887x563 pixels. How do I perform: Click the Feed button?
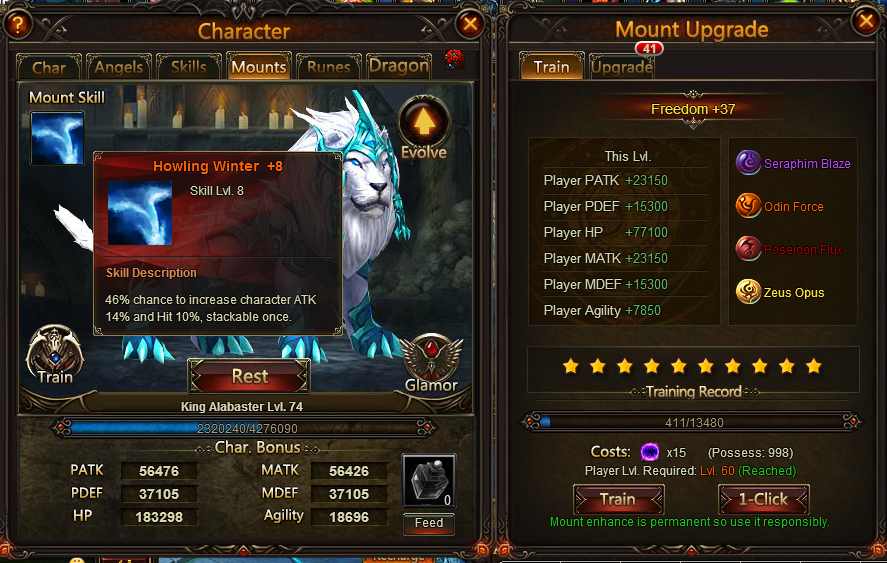tap(429, 523)
